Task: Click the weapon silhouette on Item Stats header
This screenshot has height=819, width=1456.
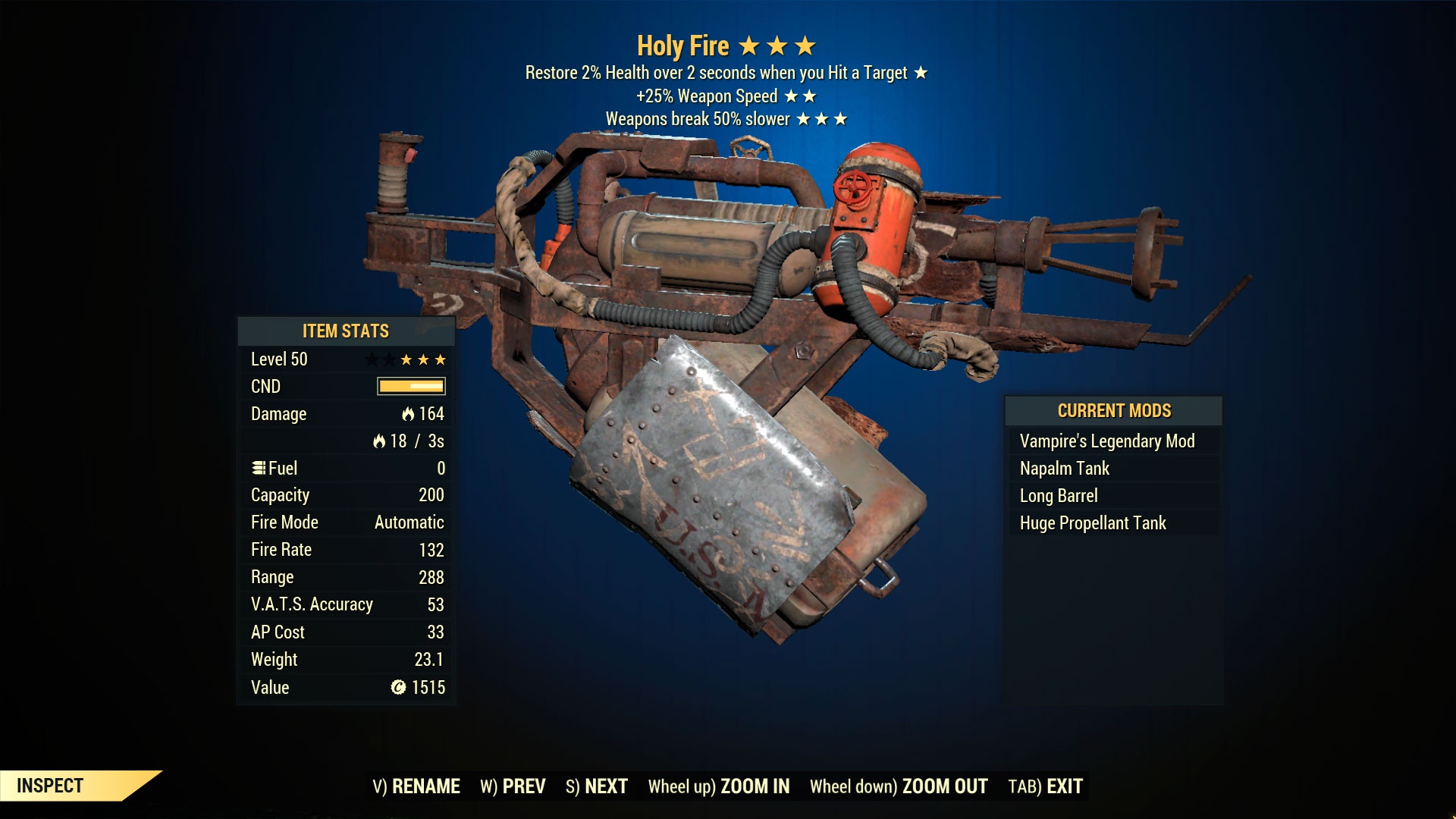Action: (420, 329)
